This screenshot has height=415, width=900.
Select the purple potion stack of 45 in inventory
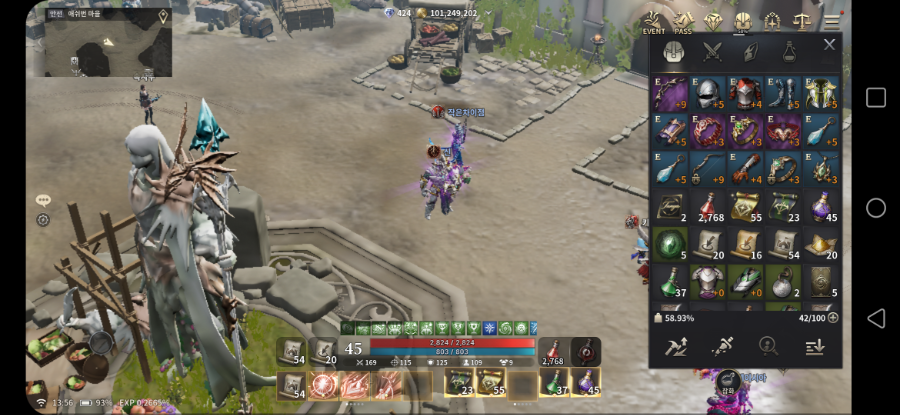point(822,207)
